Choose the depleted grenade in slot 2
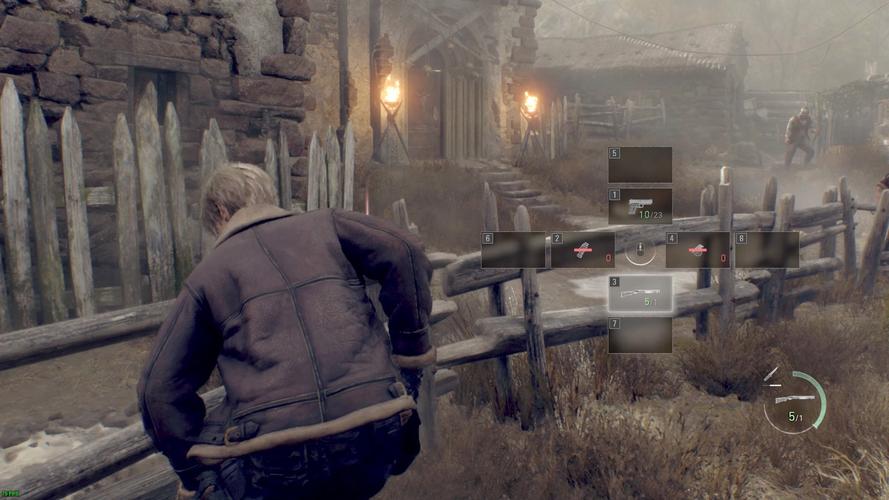The image size is (889, 500). click(x=582, y=250)
